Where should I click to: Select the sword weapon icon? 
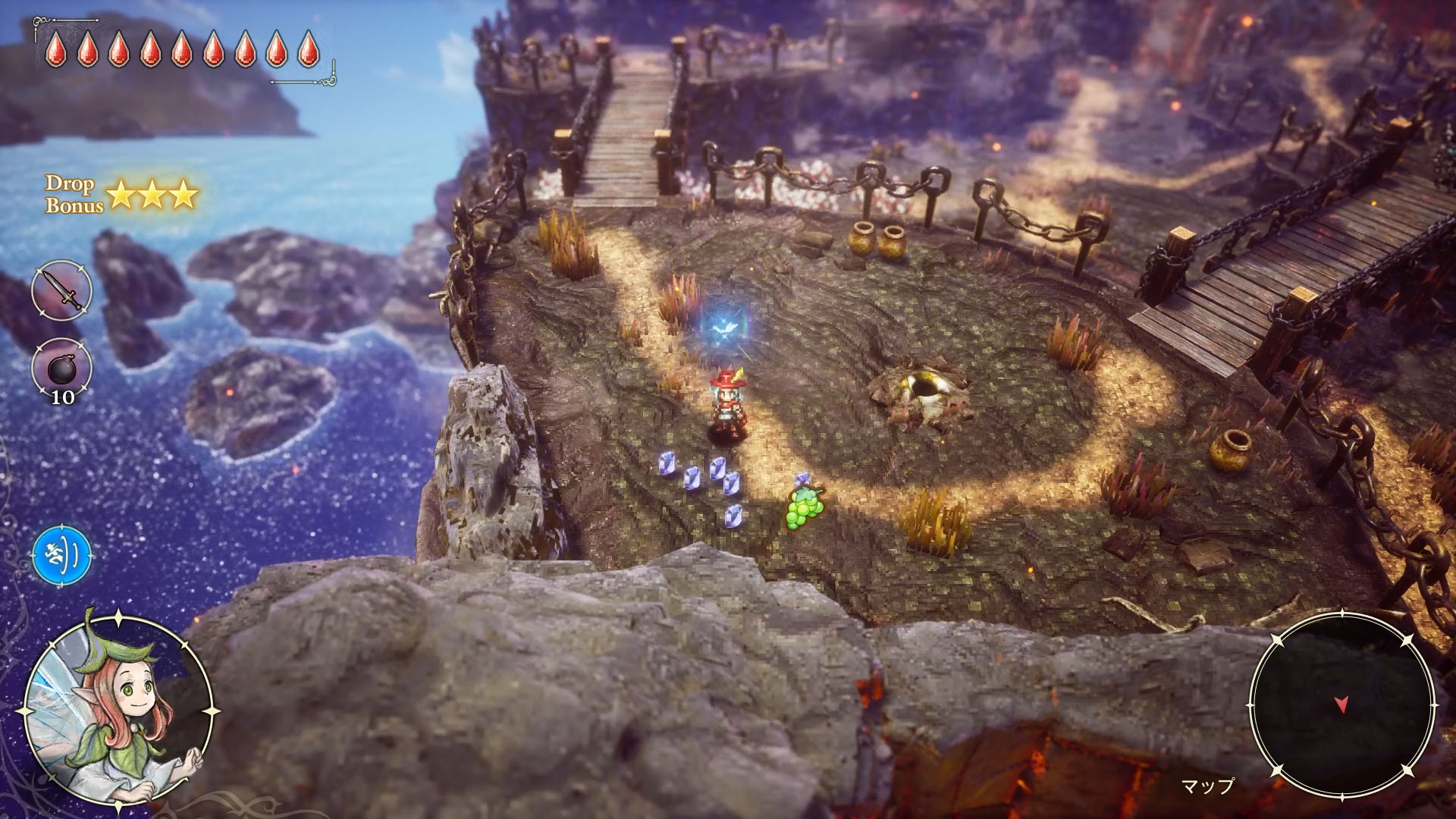[62, 290]
